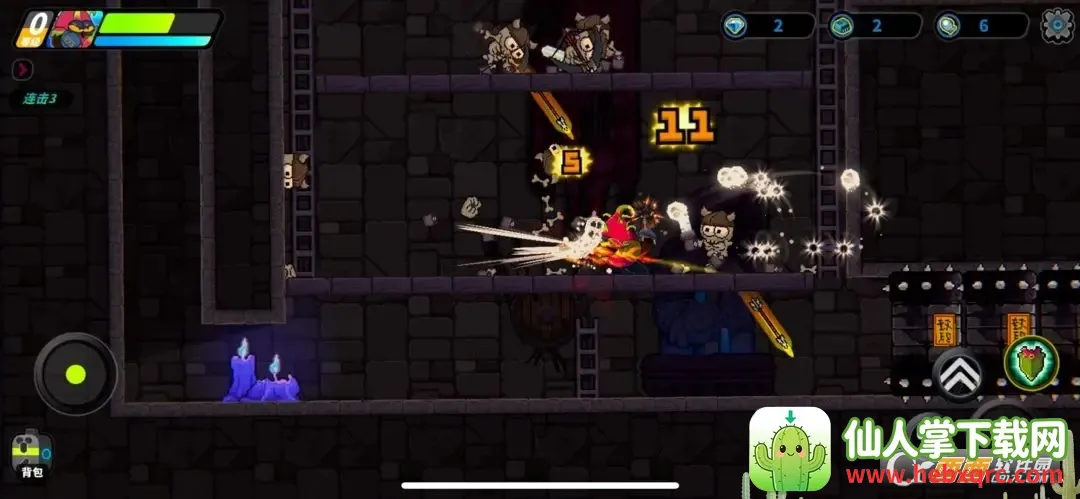
Task: Click the cactus download site logo
Action: [x=790, y=449]
